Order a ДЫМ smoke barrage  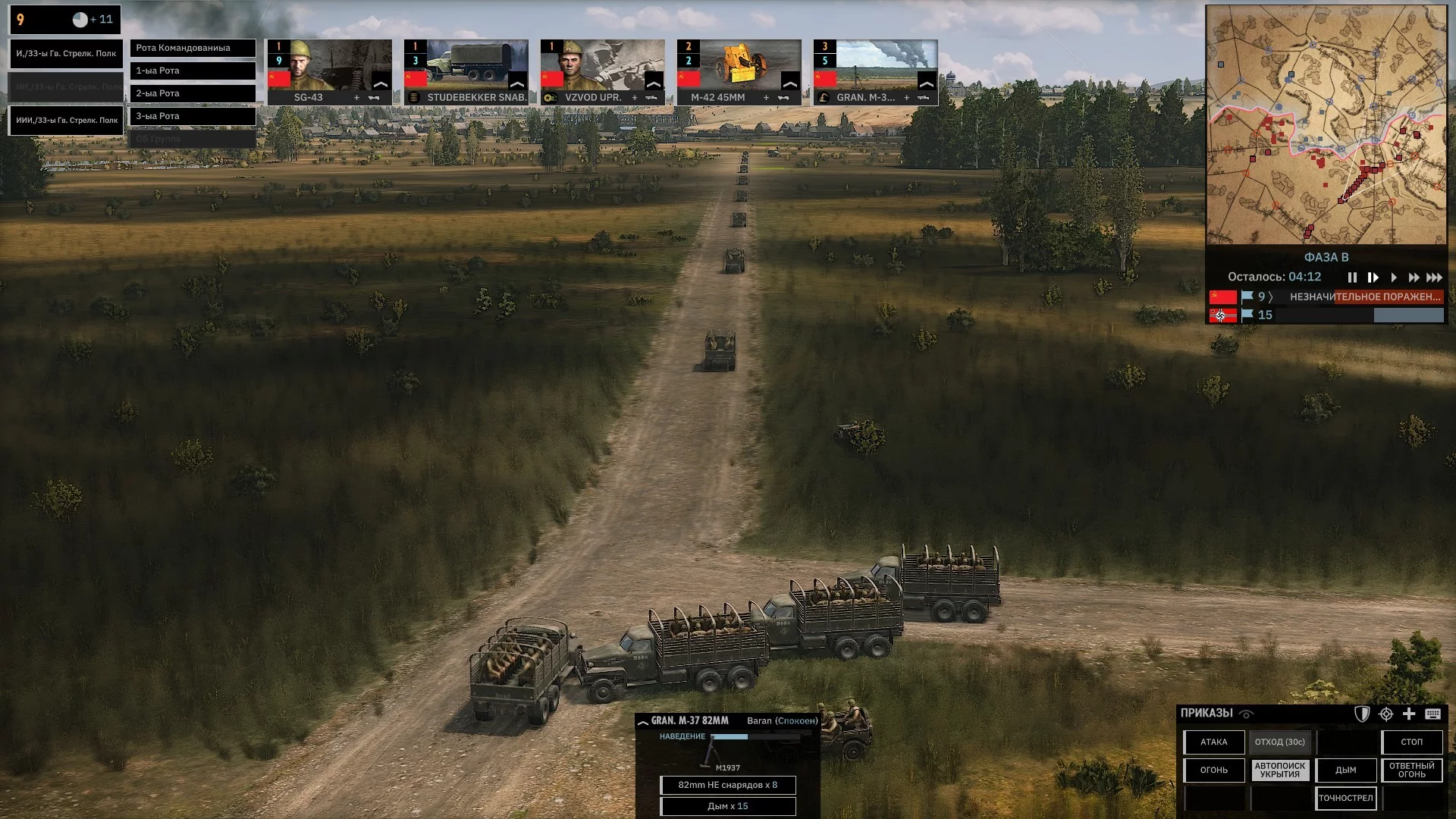1345,770
